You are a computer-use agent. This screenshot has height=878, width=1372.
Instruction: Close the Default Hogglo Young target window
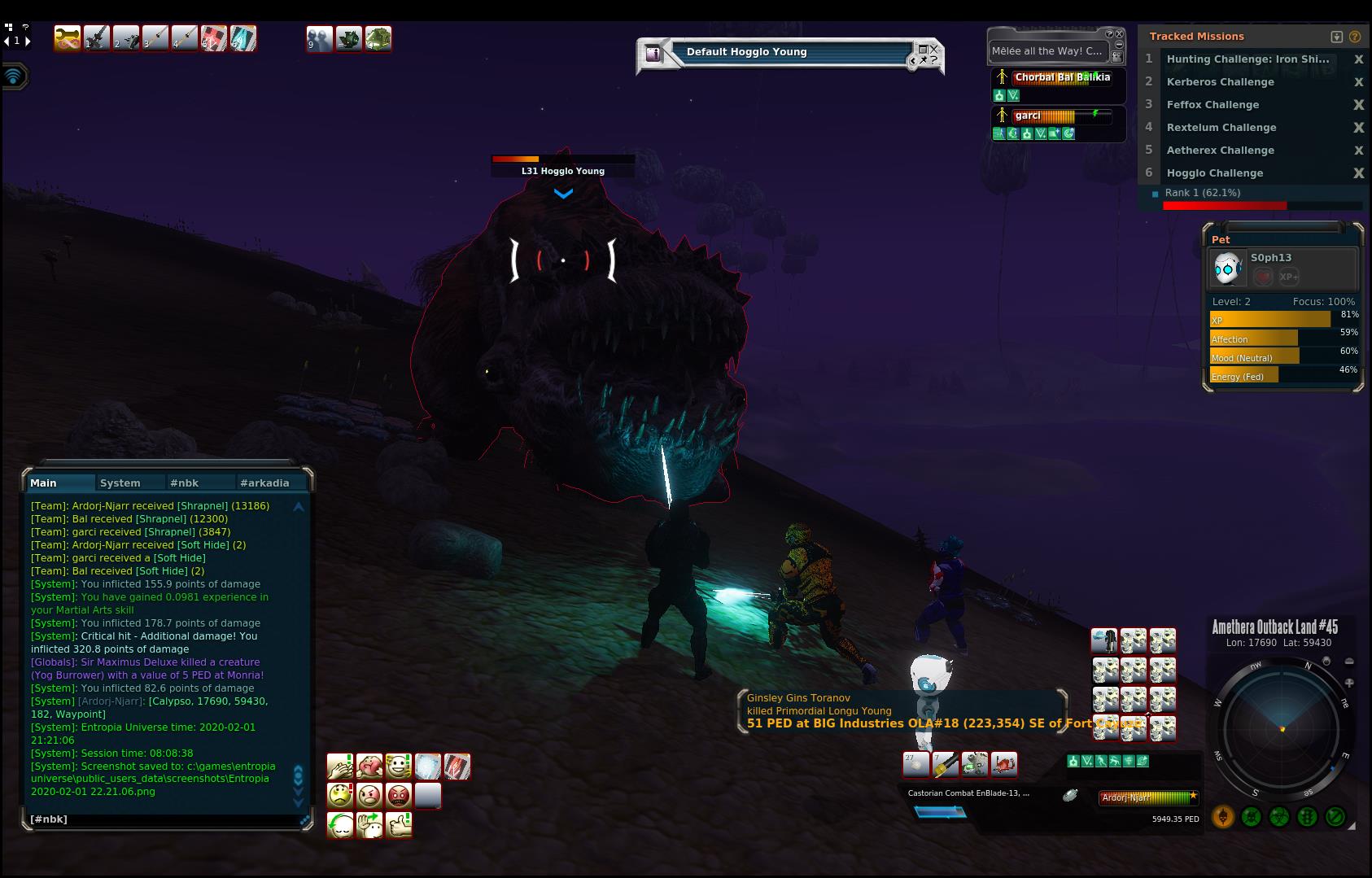click(934, 49)
